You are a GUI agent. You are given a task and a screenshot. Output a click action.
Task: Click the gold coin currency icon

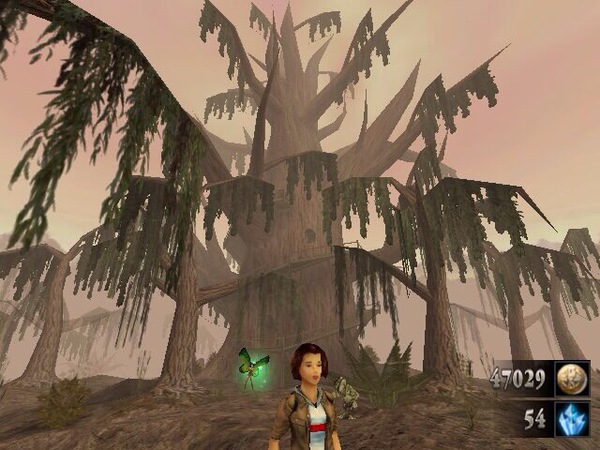tap(572, 380)
